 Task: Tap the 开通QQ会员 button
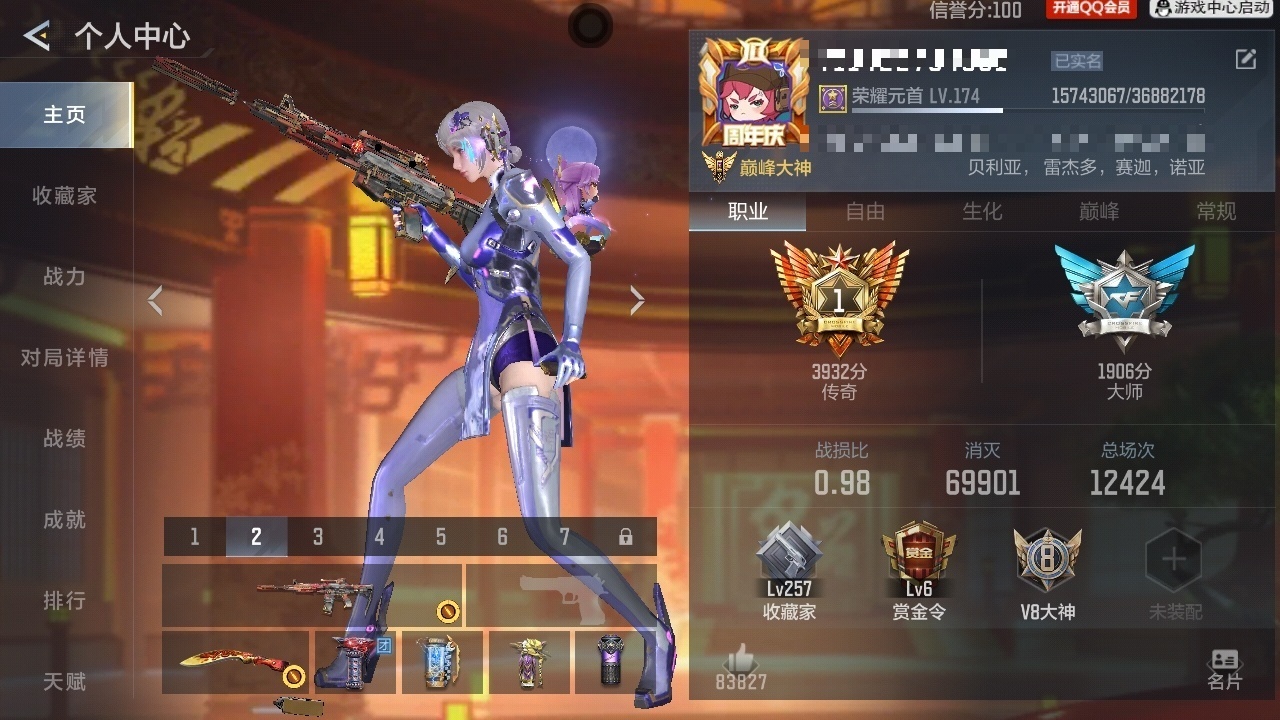point(1091,9)
